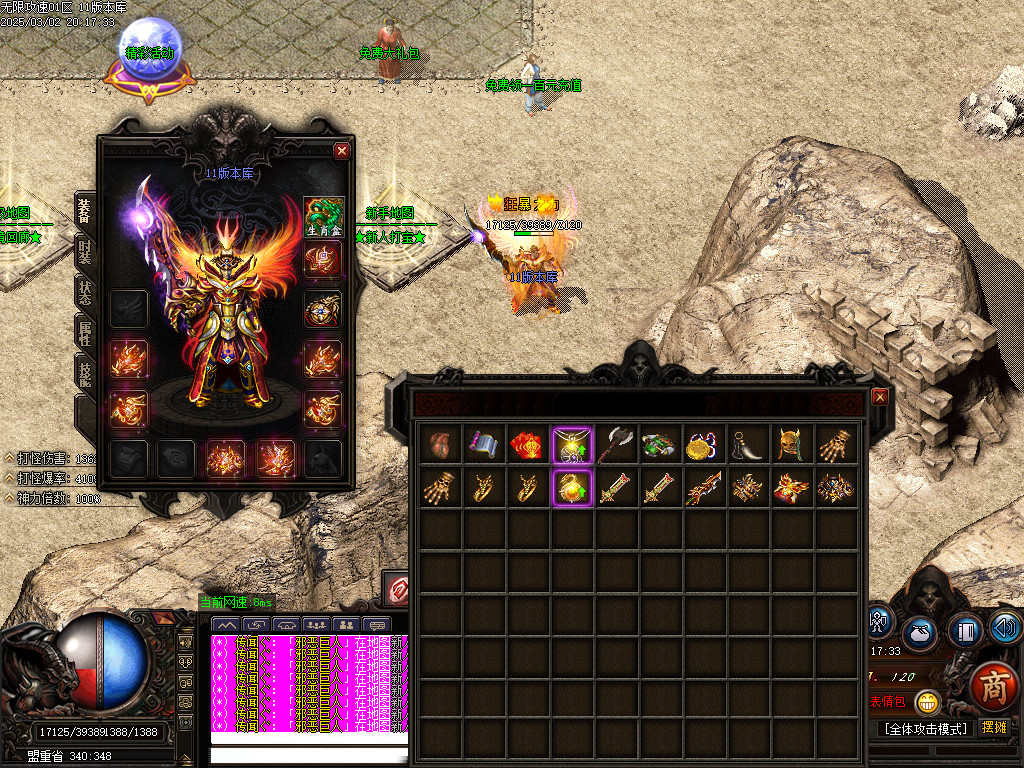
Task: Select the white horn pendant item
Action: [x=749, y=444]
